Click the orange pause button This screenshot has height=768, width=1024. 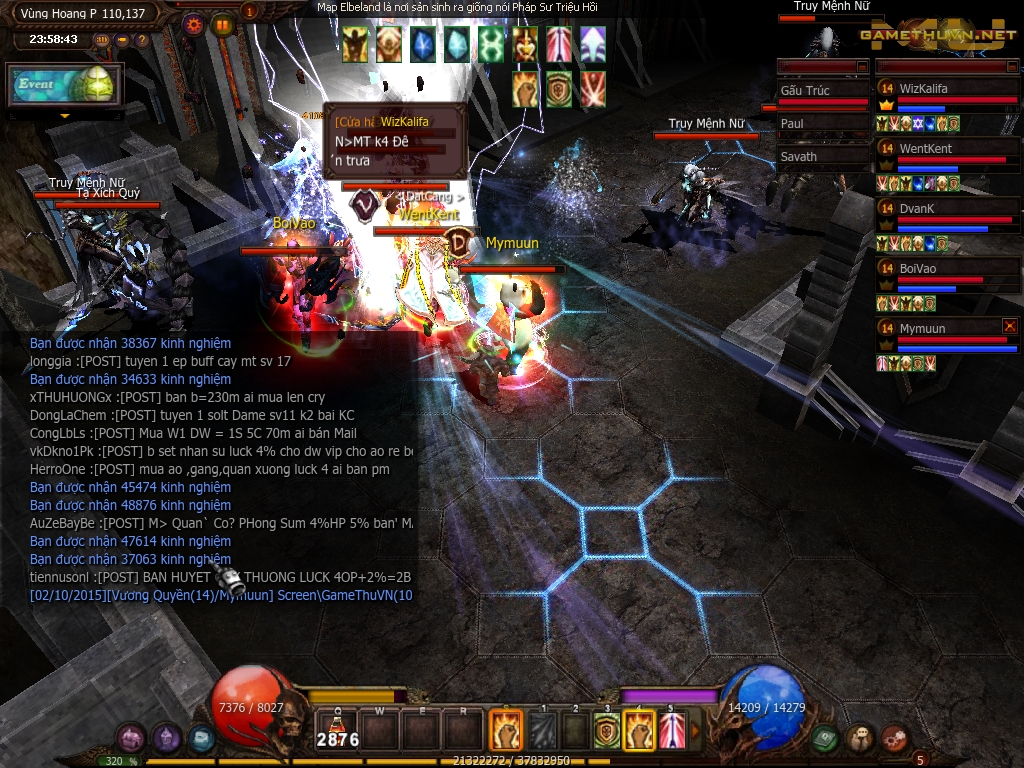pyautogui.click(x=223, y=24)
